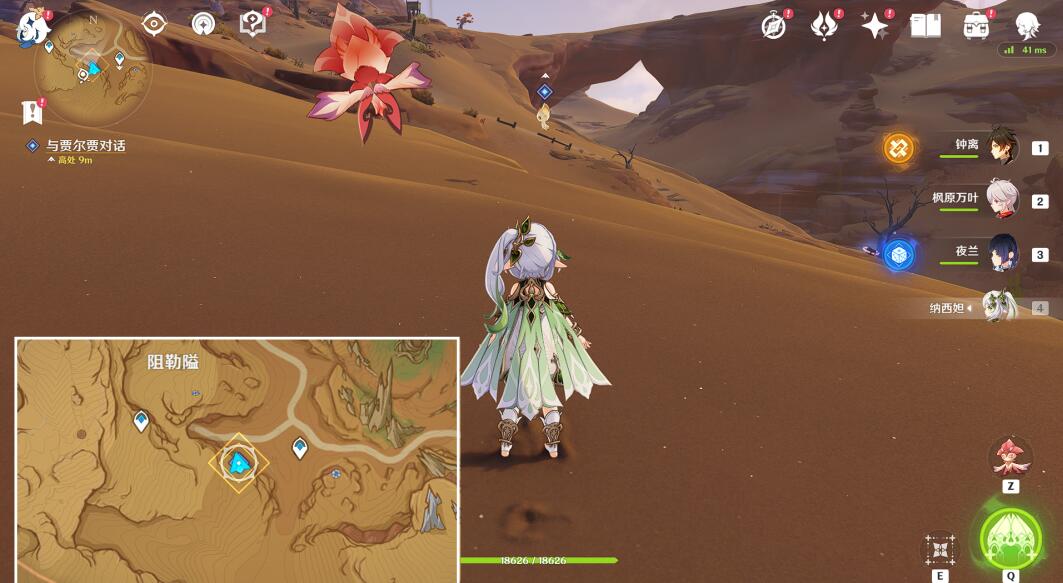This screenshot has height=583, width=1063.
Task: Open the backpack inventory icon
Action: (x=976, y=26)
